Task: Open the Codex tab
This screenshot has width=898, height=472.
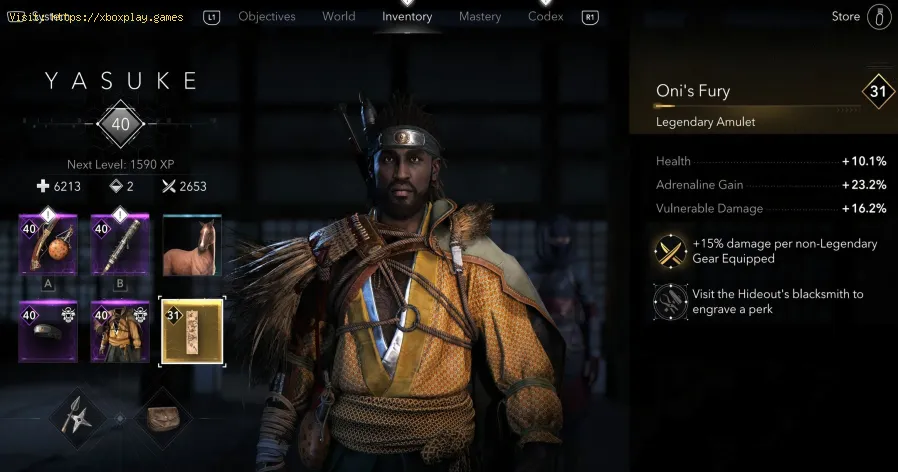Action: (546, 17)
